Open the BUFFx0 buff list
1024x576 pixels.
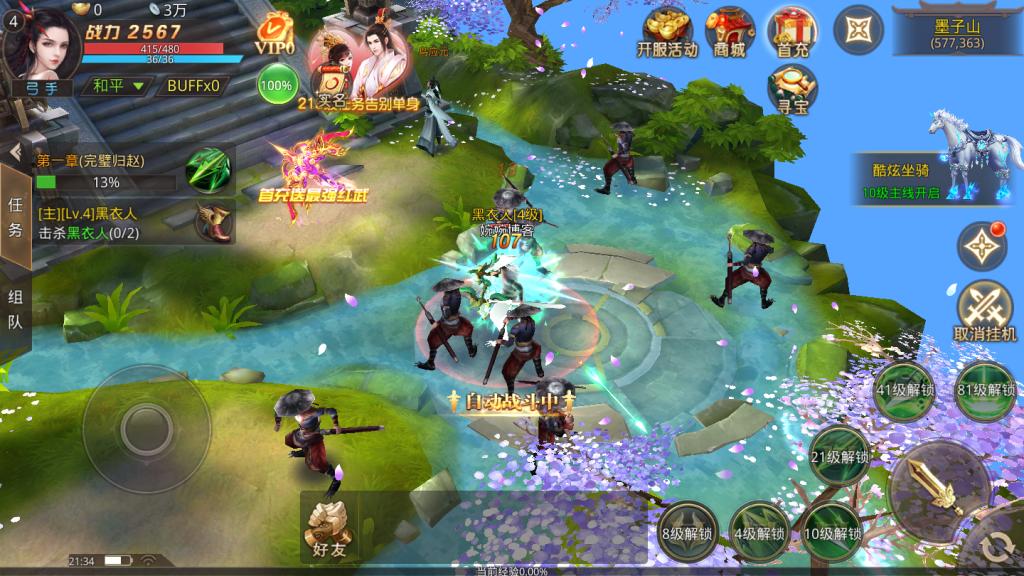193,86
